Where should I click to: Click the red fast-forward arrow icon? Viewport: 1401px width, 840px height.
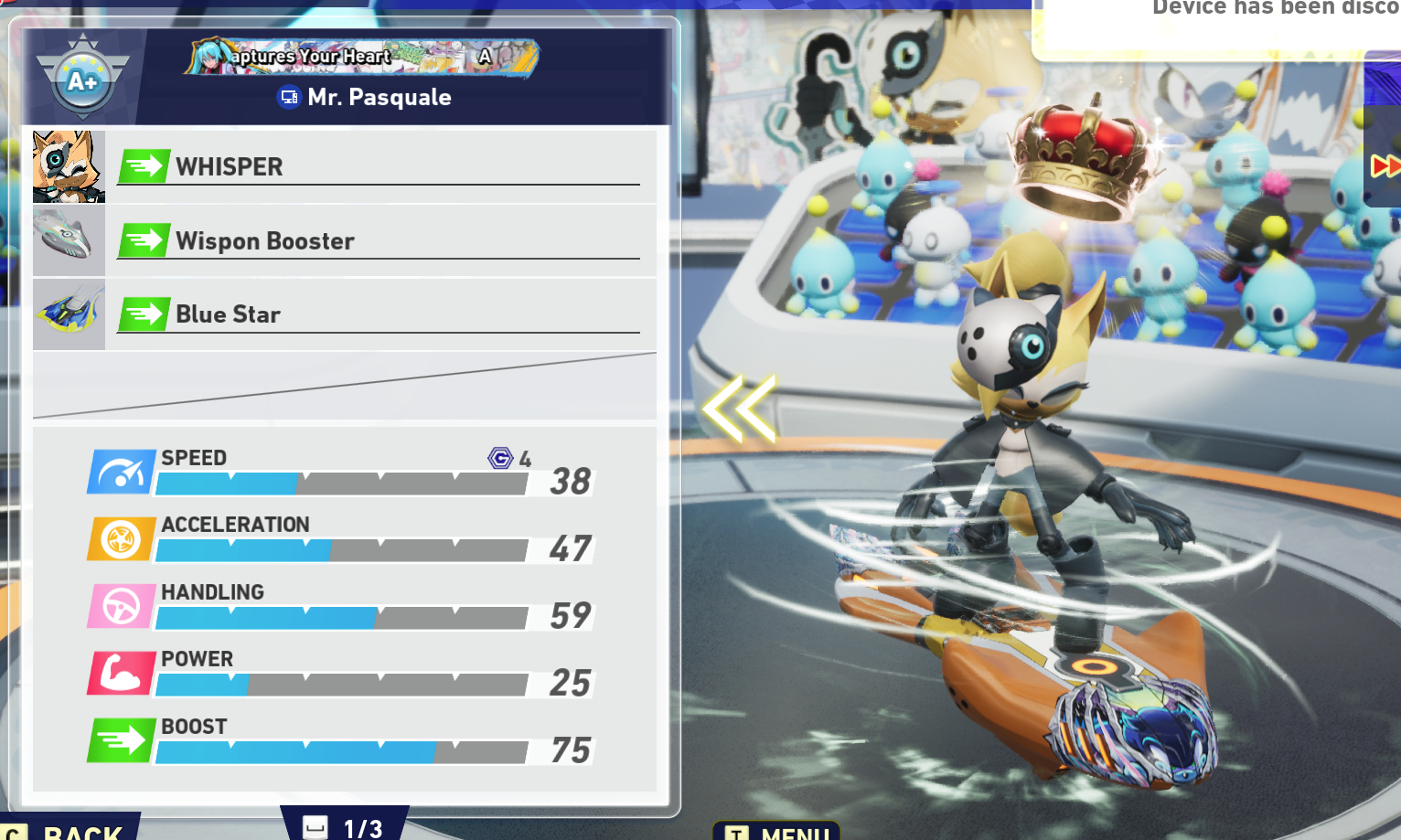pos(1385,166)
